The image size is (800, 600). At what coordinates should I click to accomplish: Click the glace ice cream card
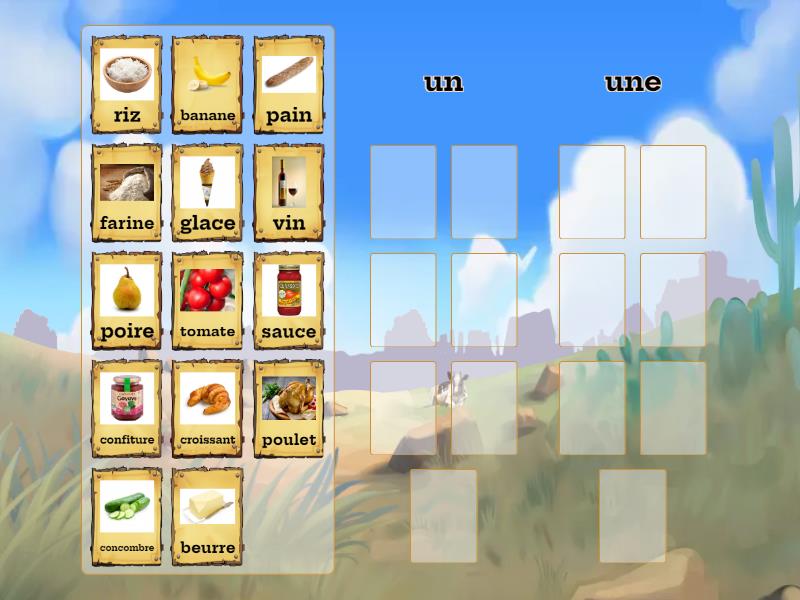pos(208,193)
